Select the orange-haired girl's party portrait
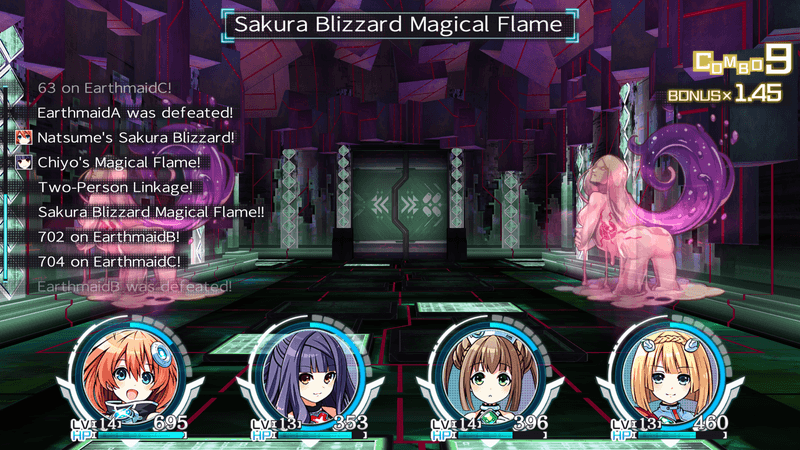The image size is (800, 450). [130, 372]
